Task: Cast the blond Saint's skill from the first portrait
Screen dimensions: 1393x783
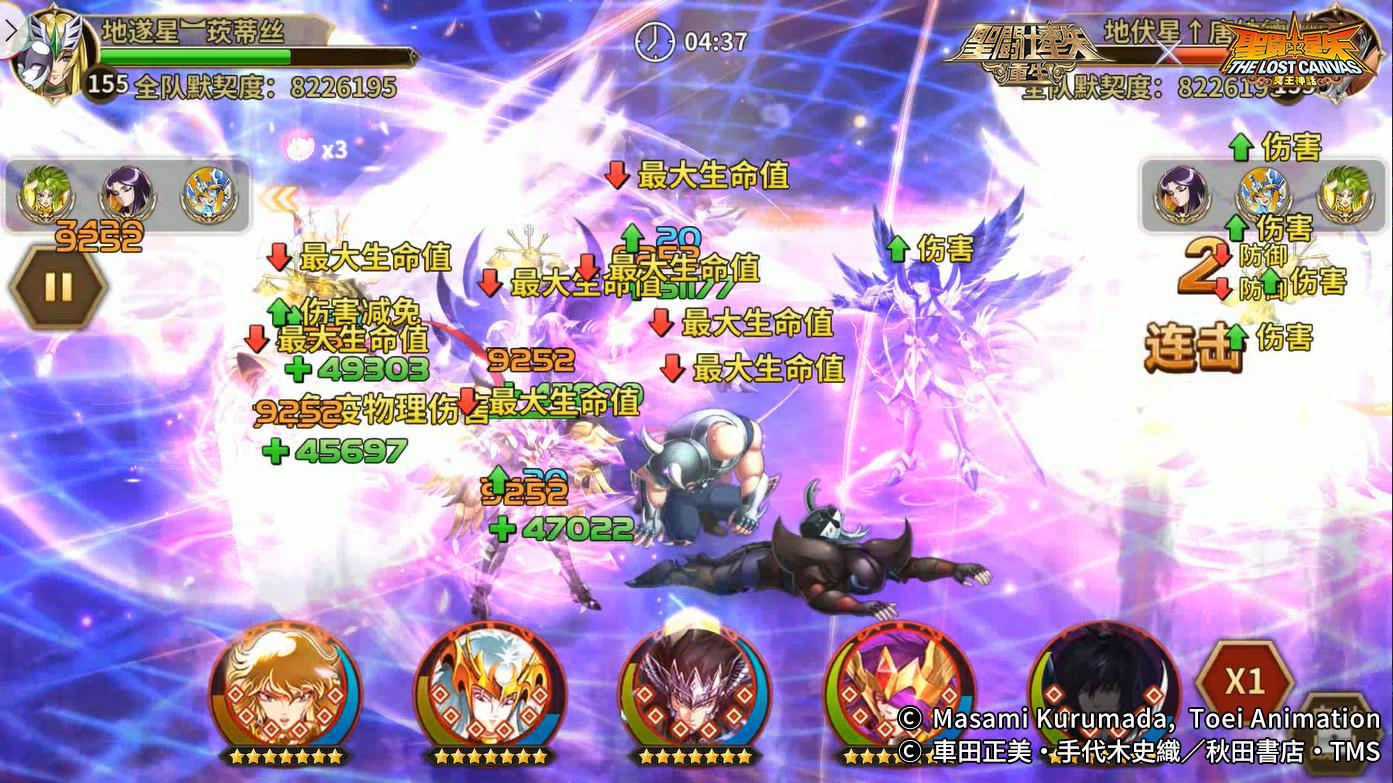Action: (x=287, y=693)
